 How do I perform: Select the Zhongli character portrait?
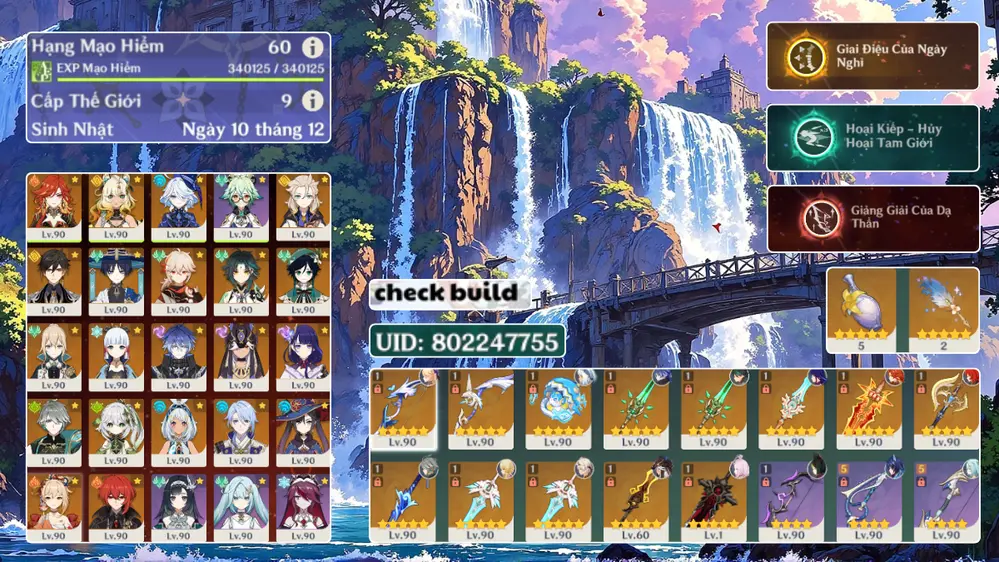[x=54, y=277]
